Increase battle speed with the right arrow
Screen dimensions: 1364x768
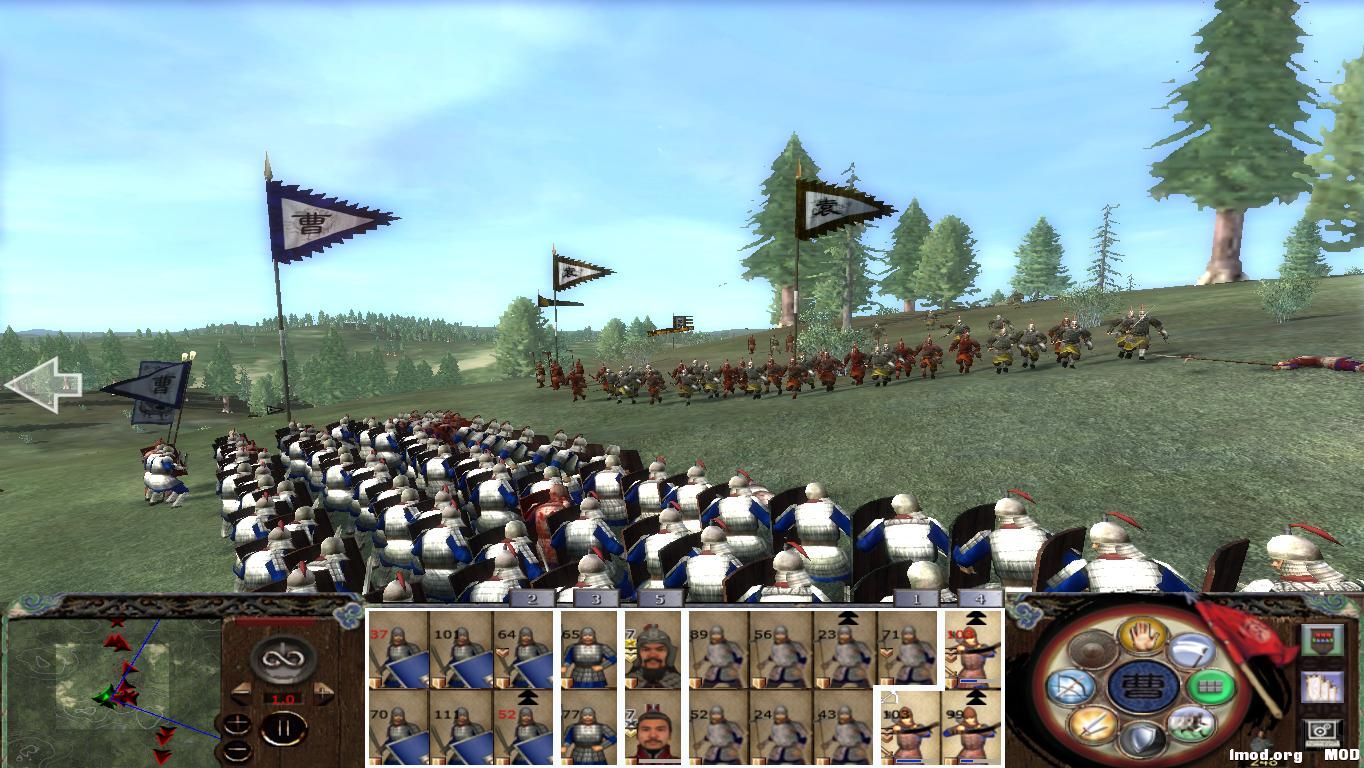325,693
